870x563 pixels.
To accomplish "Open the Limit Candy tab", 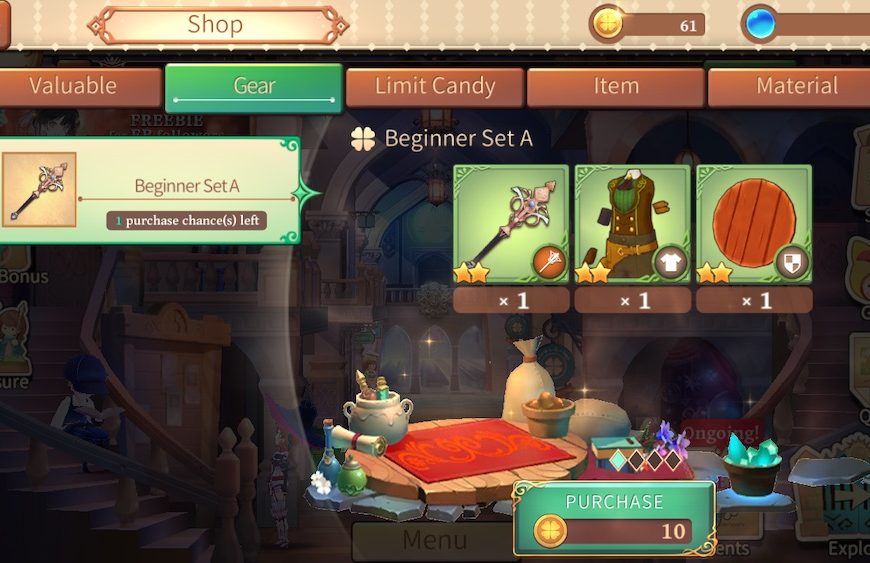I will 435,87.
